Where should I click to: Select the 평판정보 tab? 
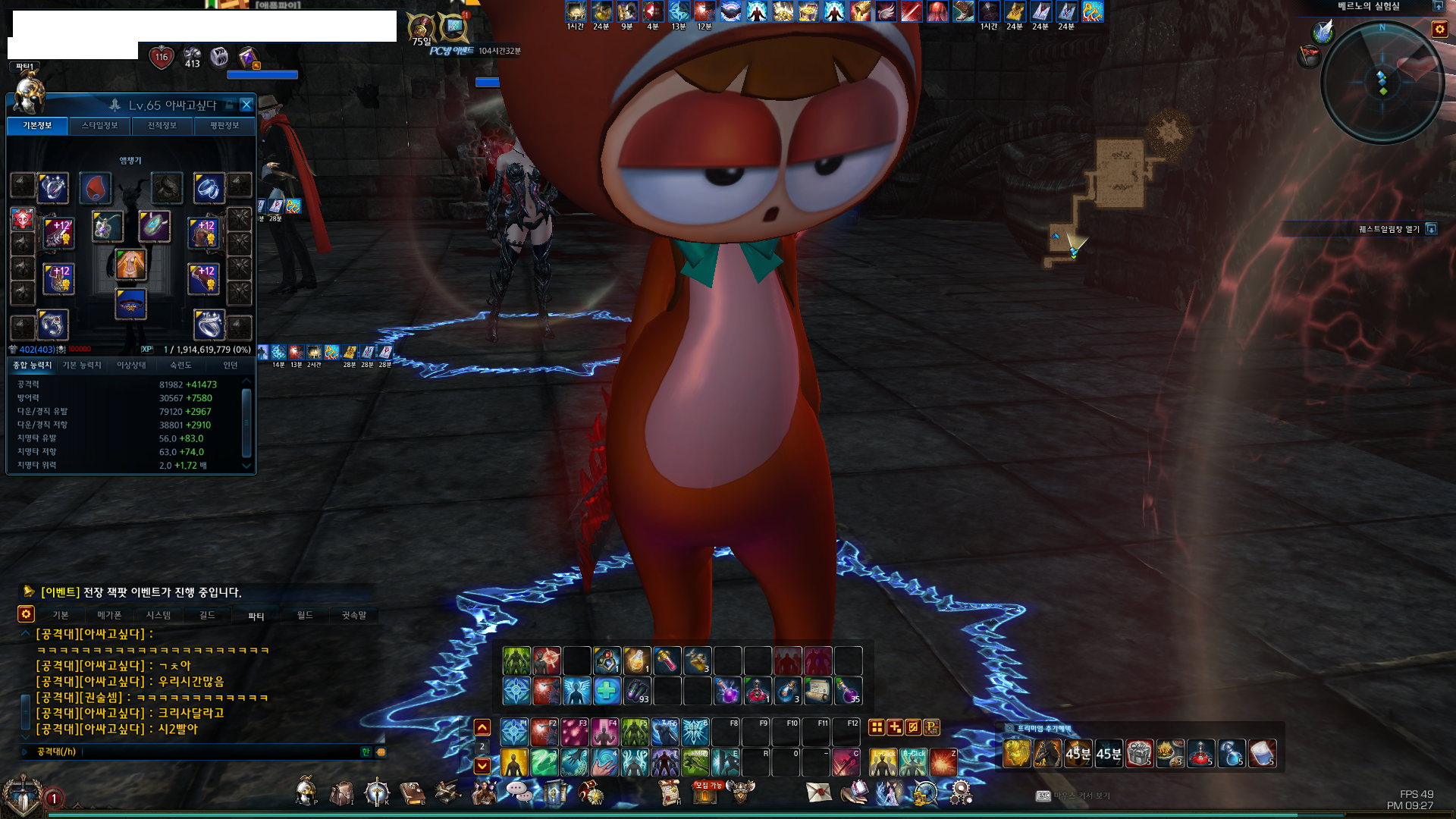click(224, 126)
